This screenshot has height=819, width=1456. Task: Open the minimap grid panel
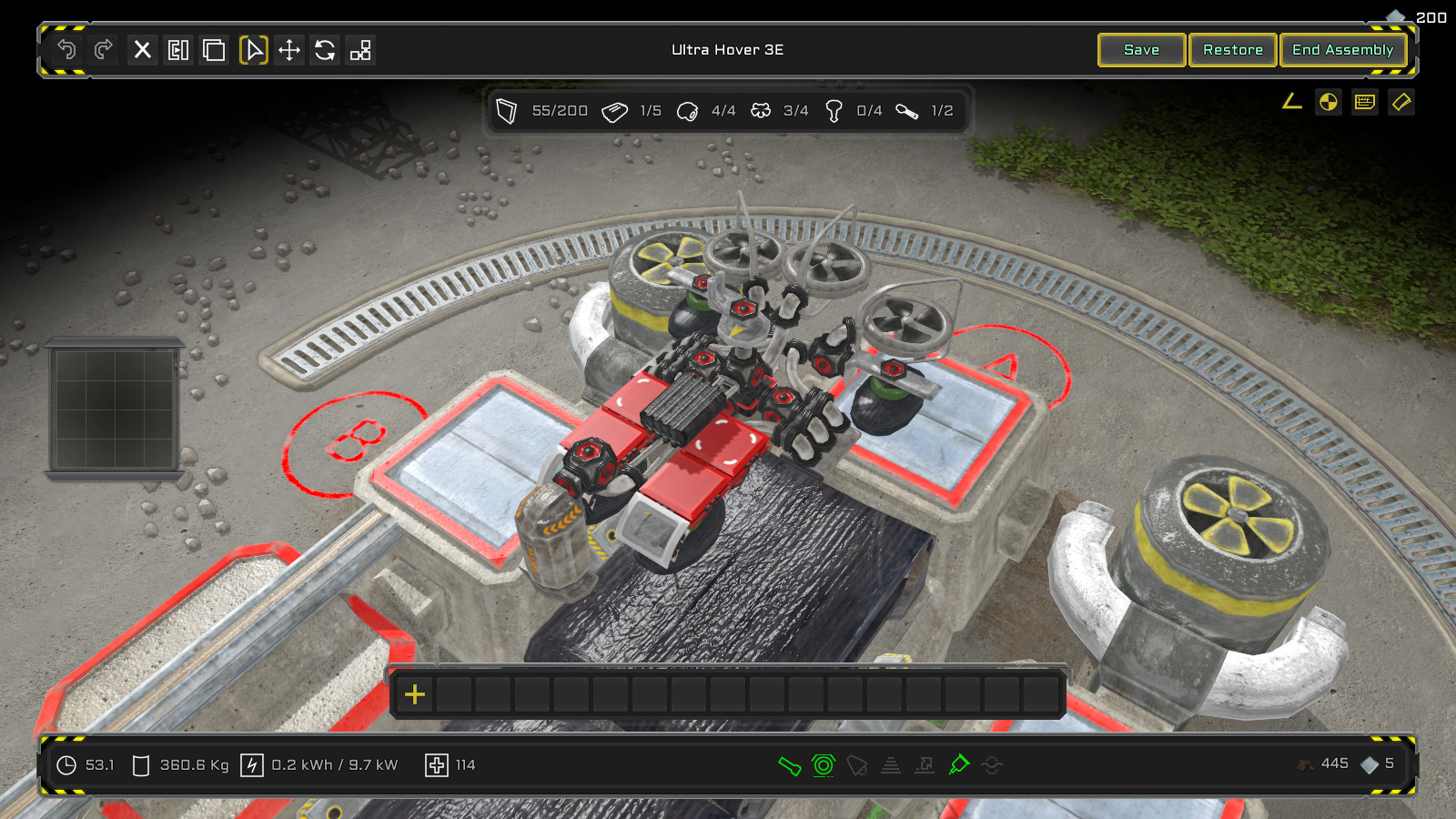(115, 407)
